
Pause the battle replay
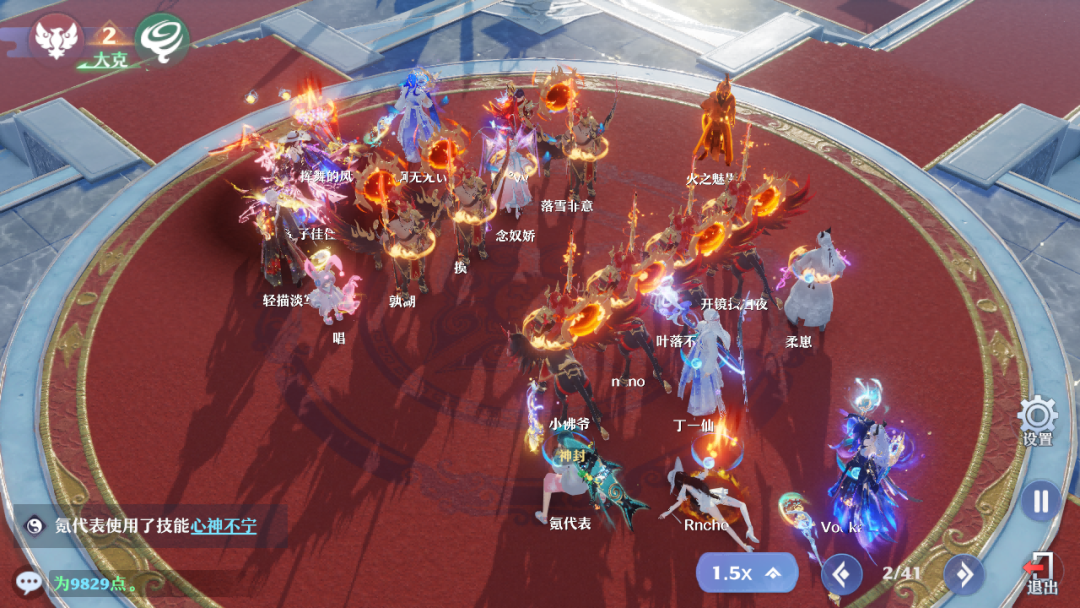1040,500
